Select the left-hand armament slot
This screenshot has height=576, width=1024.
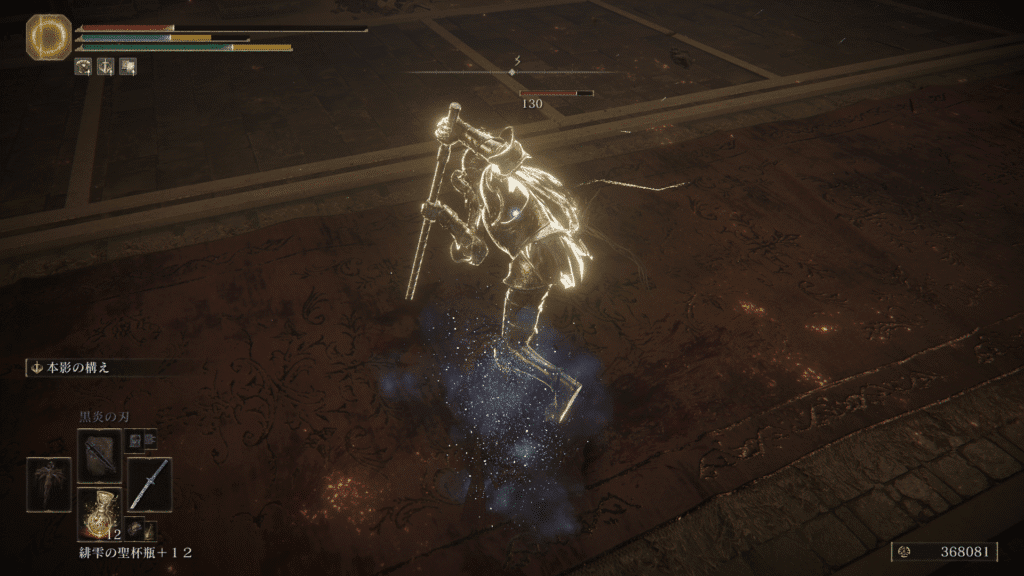[48, 484]
